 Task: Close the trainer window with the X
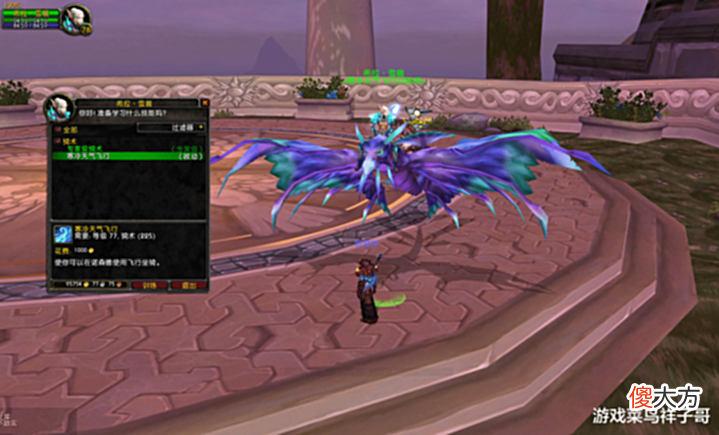coord(204,101)
